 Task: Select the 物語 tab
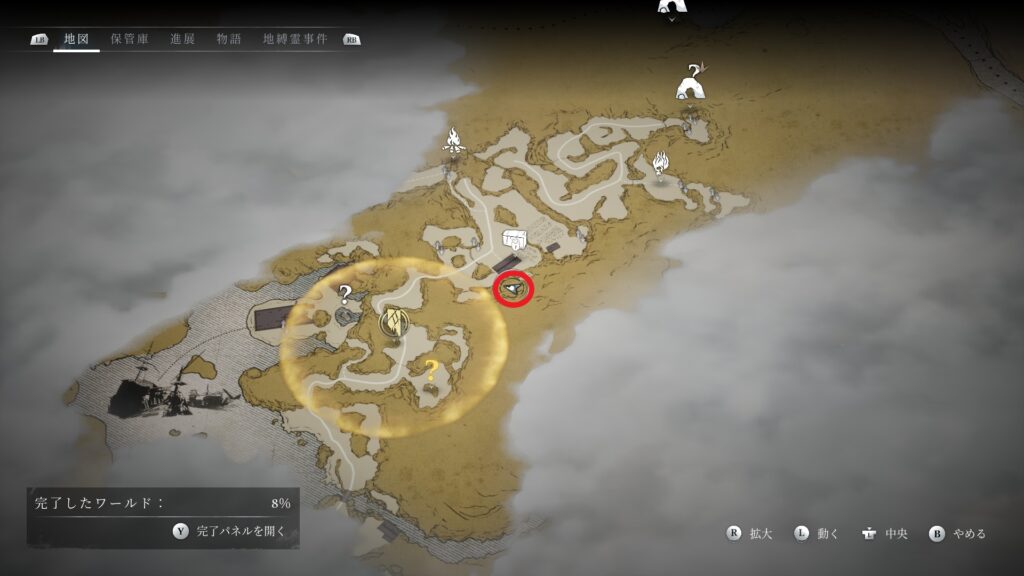pos(228,39)
